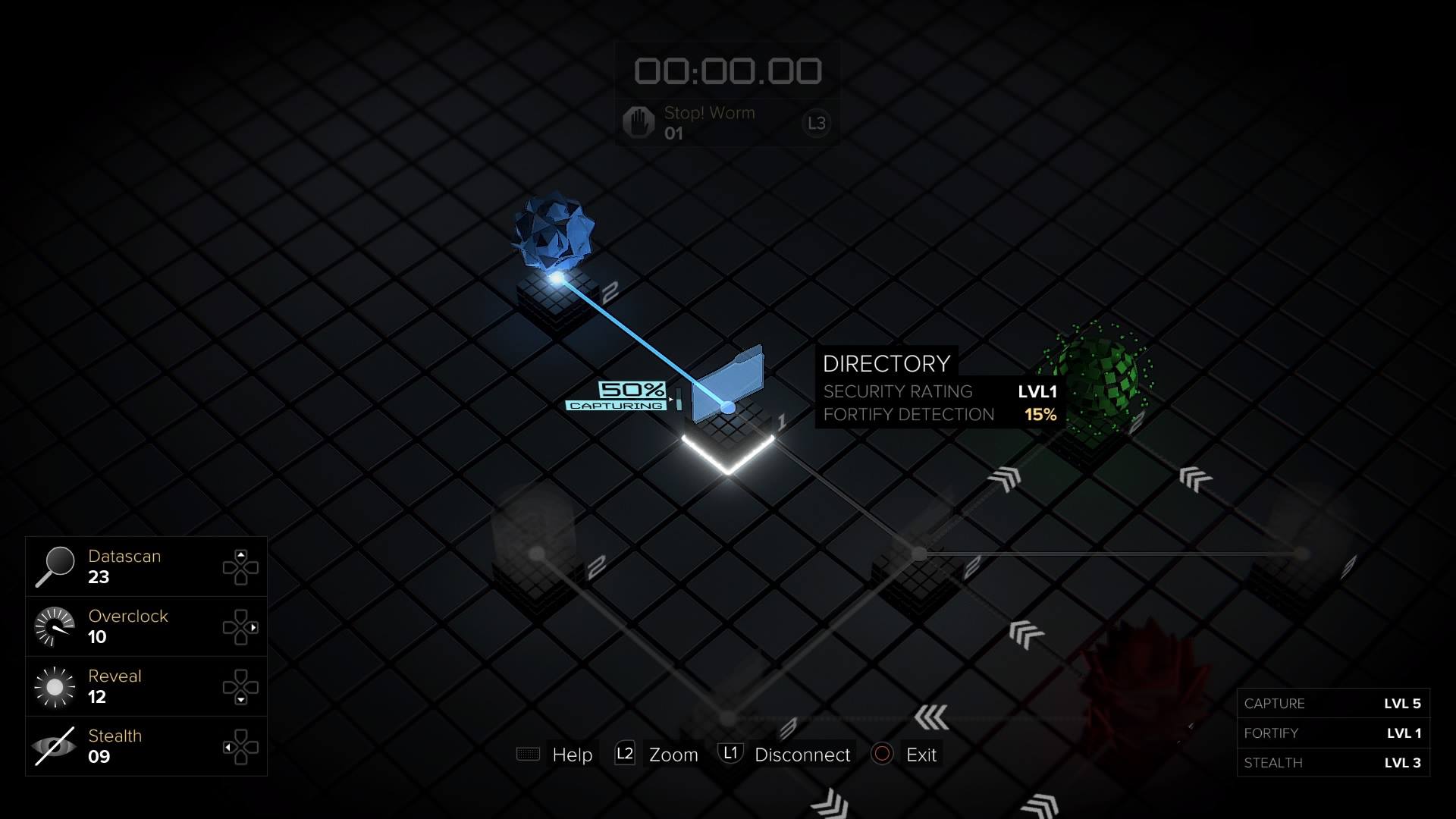Toggle the circle Exit control
The width and height of the screenshot is (1456, 819).
tap(883, 754)
